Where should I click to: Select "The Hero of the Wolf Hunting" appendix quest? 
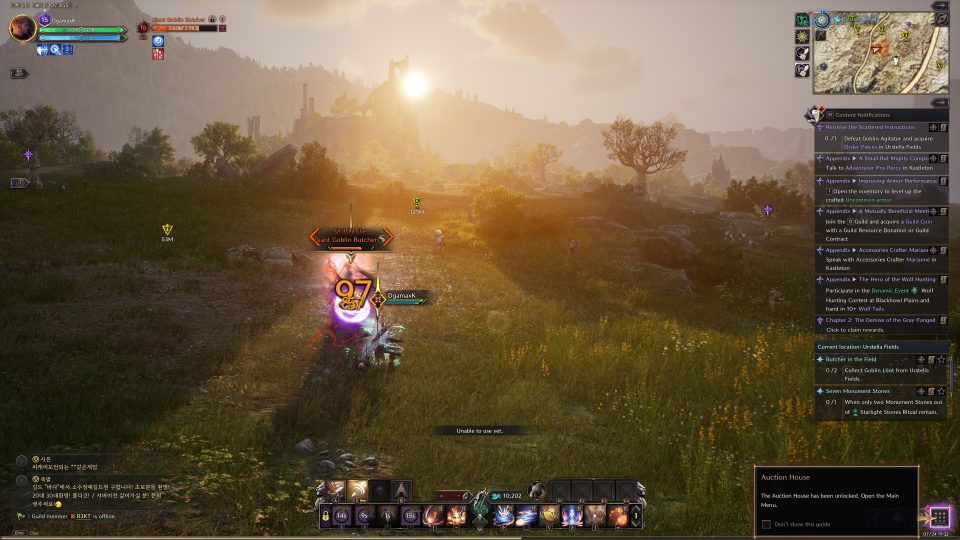pyautogui.click(x=878, y=279)
